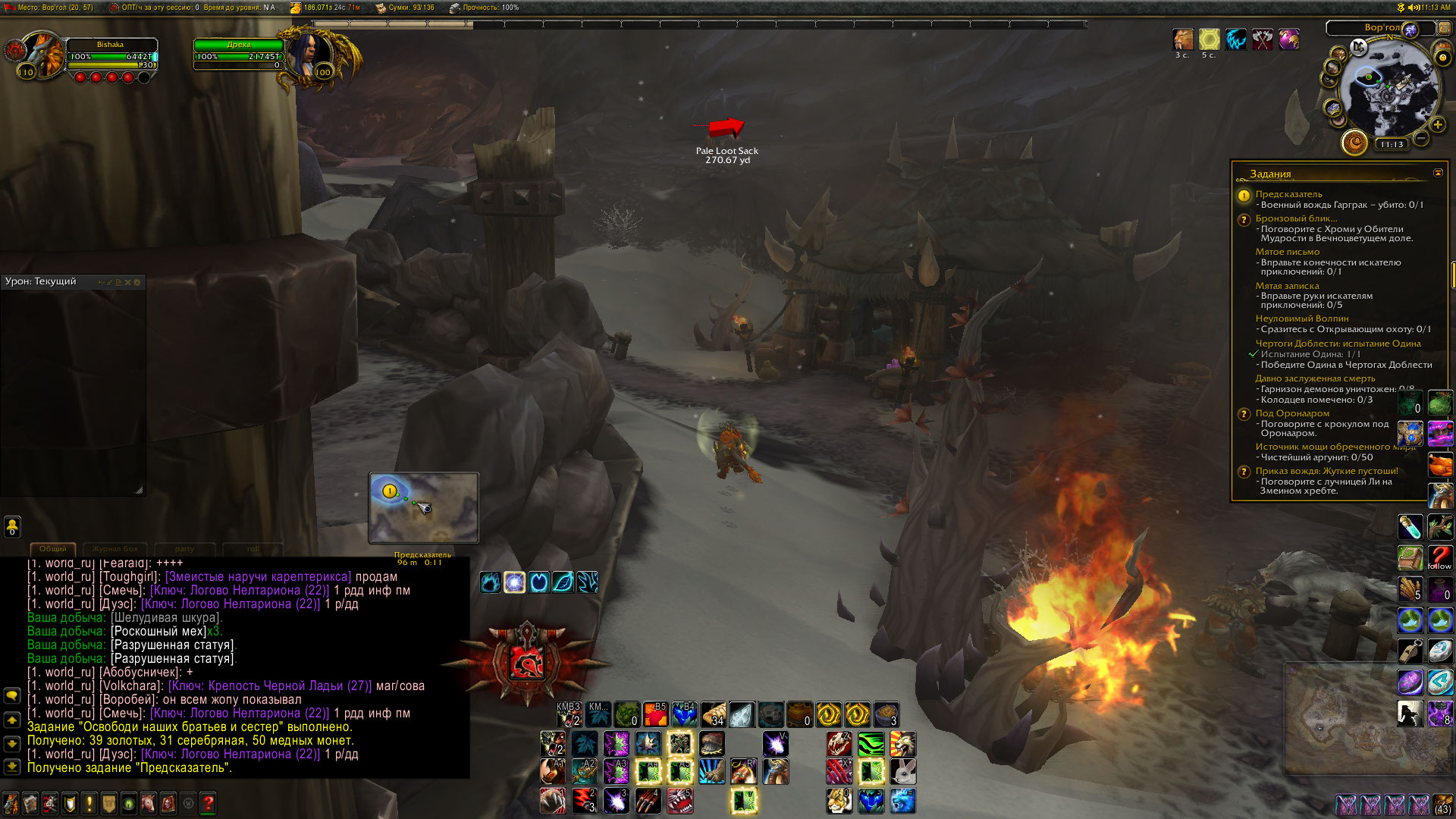Select the Предсказатель quest in tracker
1456x819 pixels.
click(x=1288, y=194)
